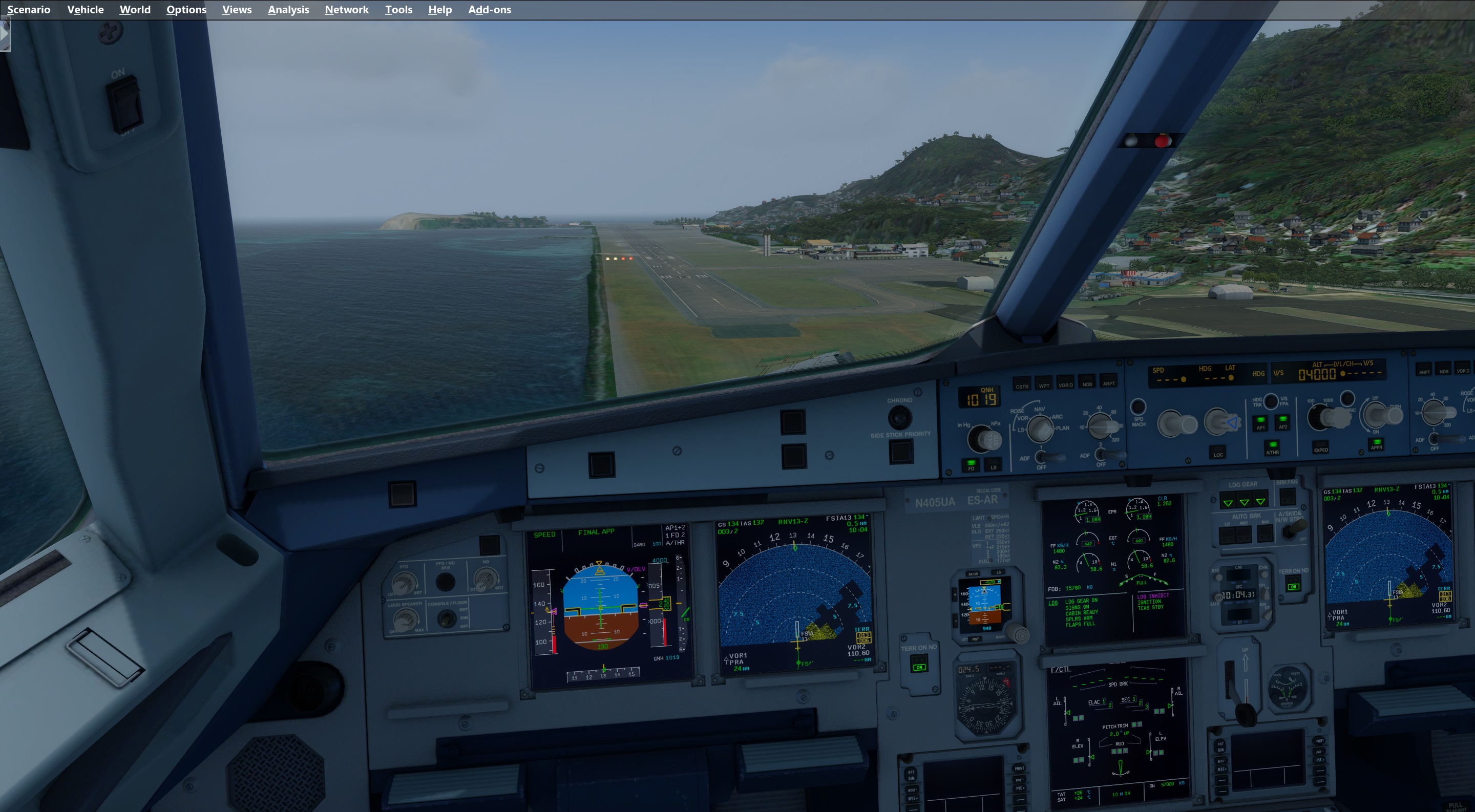Open the Scenario menu
Viewport: 1475px width, 812px height.
29,10
